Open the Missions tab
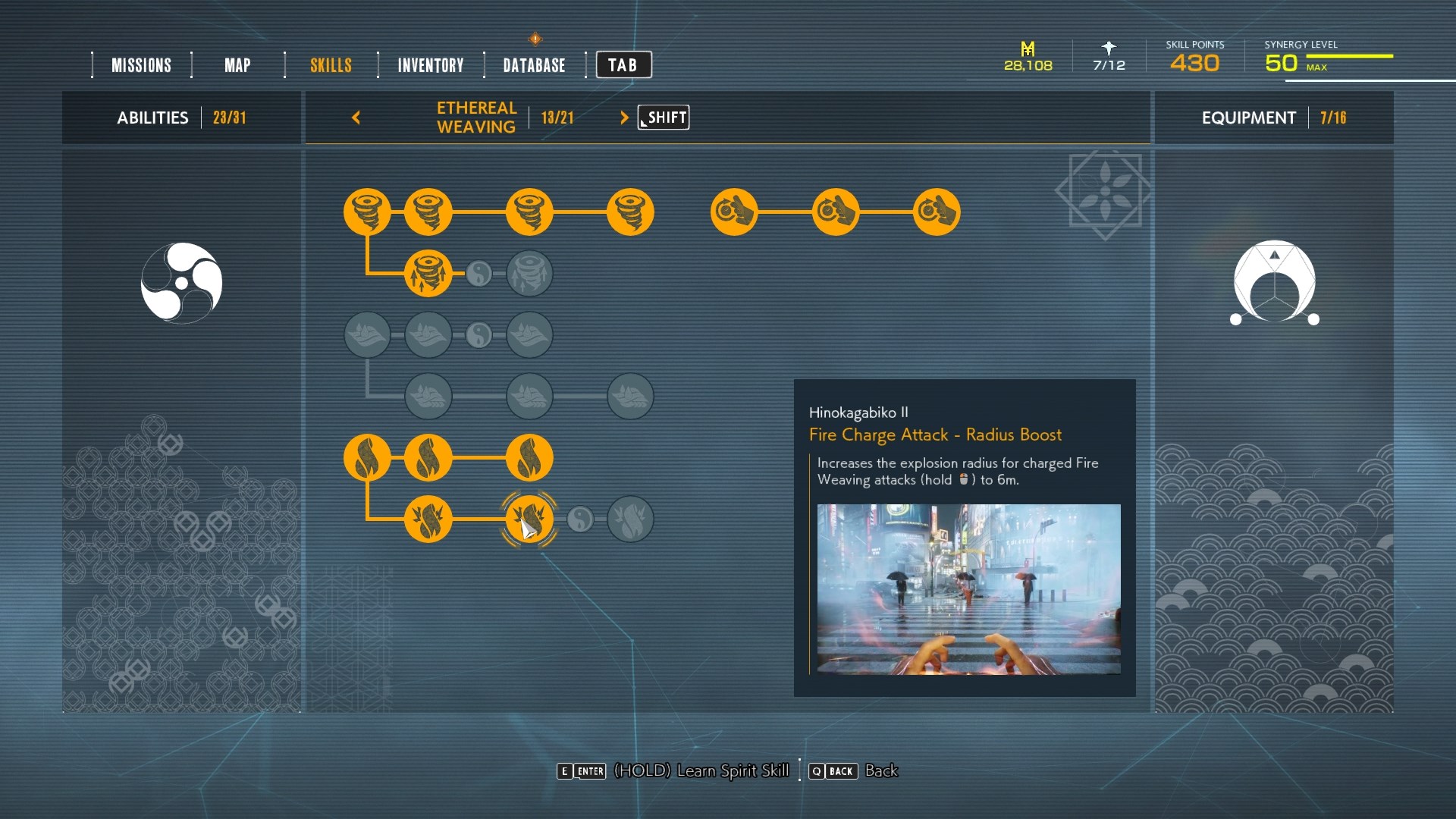The height and width of the screenshot is (819, 1456). (x=141, y=65)
